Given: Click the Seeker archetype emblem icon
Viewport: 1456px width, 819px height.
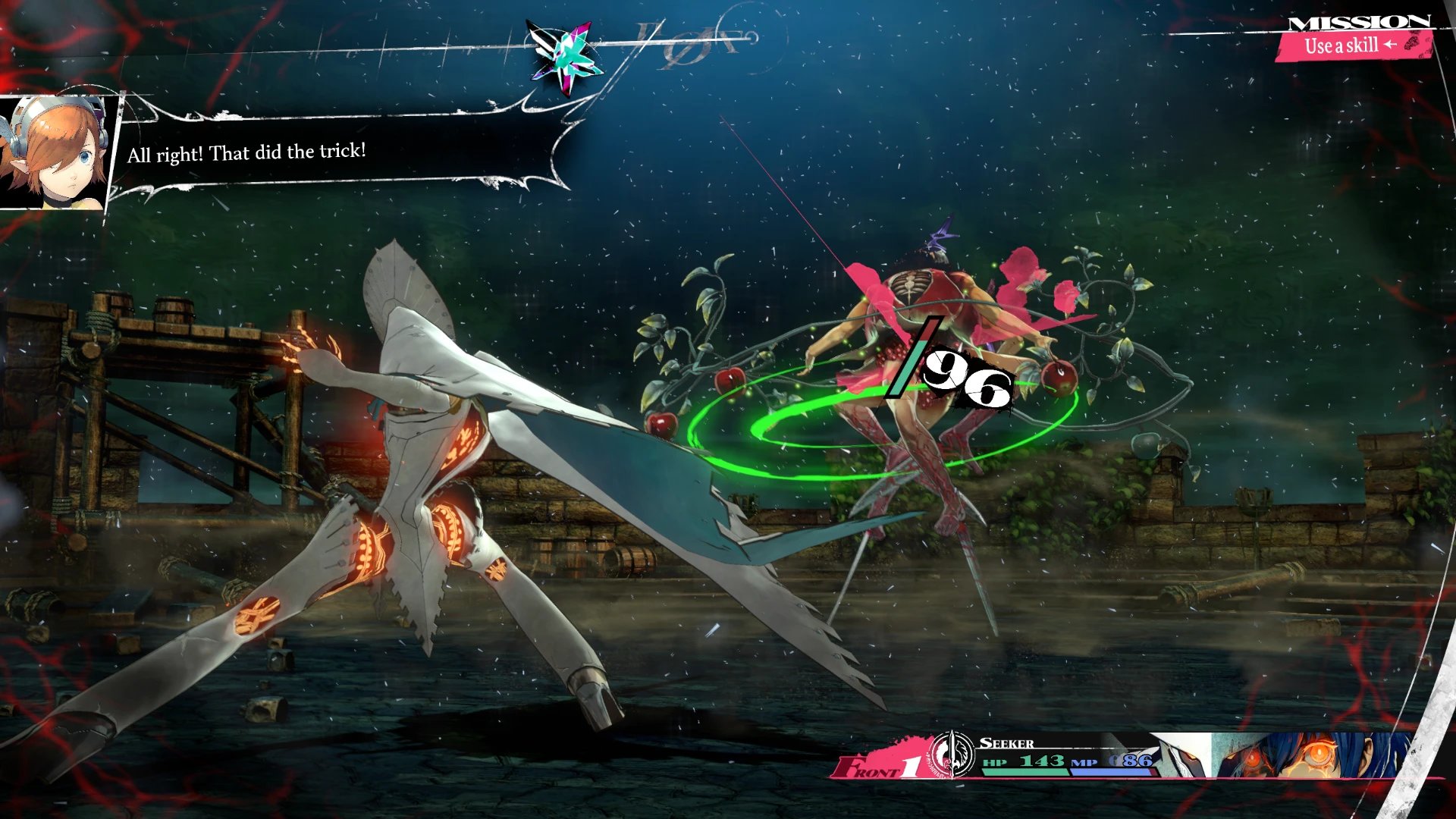Looking at the screenshot, I should pyautogui.click(x=952, y=755).
